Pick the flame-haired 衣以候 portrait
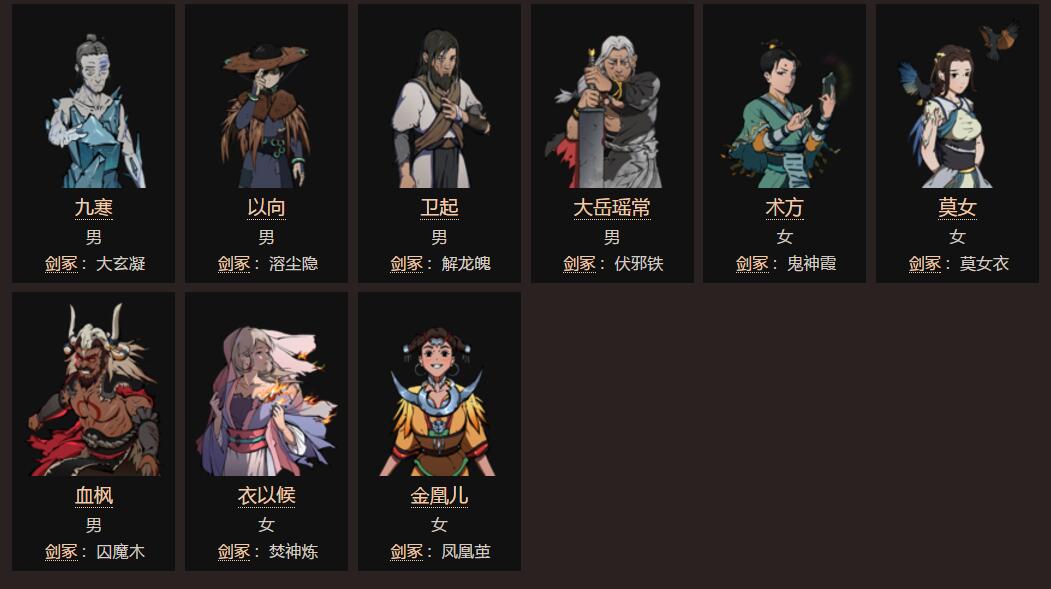 point(266,400)
